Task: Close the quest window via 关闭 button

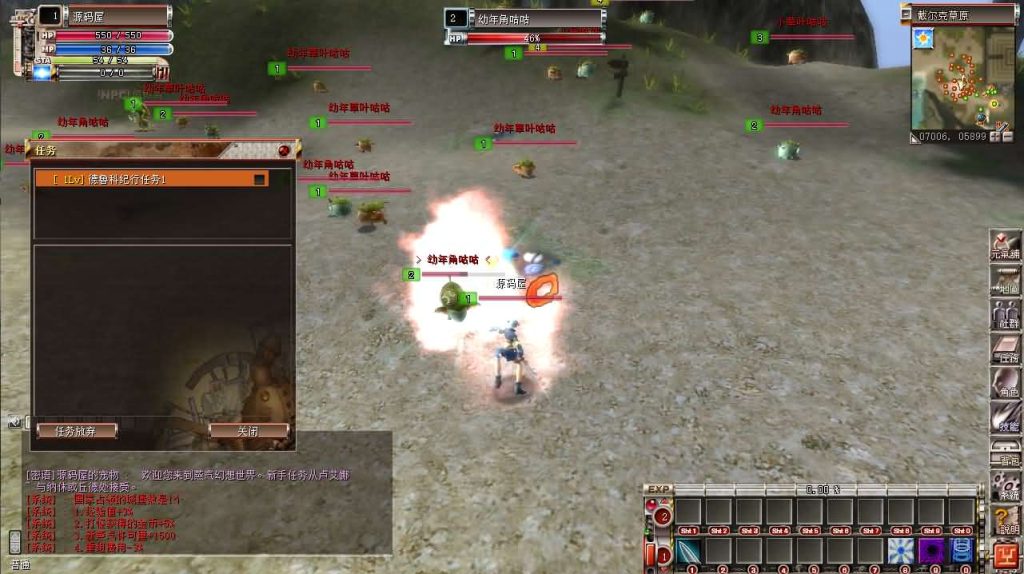Action: [x=248, y=431]
